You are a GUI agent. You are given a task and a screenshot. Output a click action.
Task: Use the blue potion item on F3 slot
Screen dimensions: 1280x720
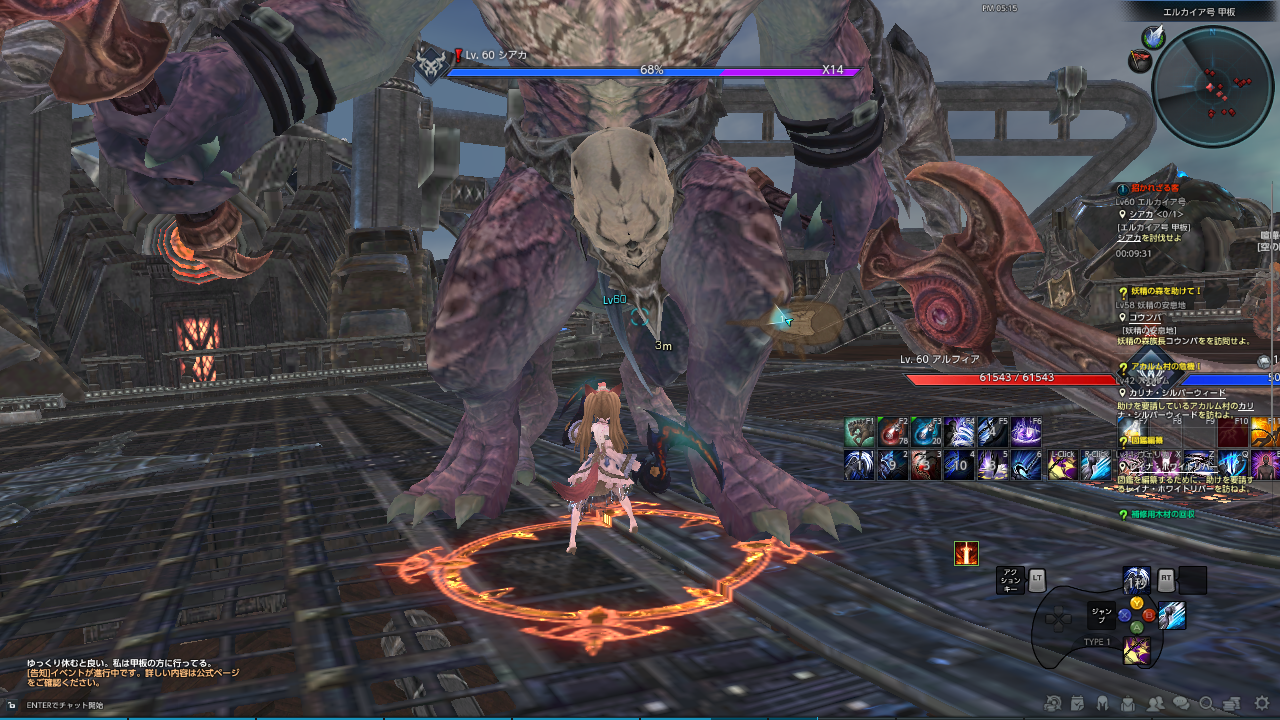(x=927, y=433)
